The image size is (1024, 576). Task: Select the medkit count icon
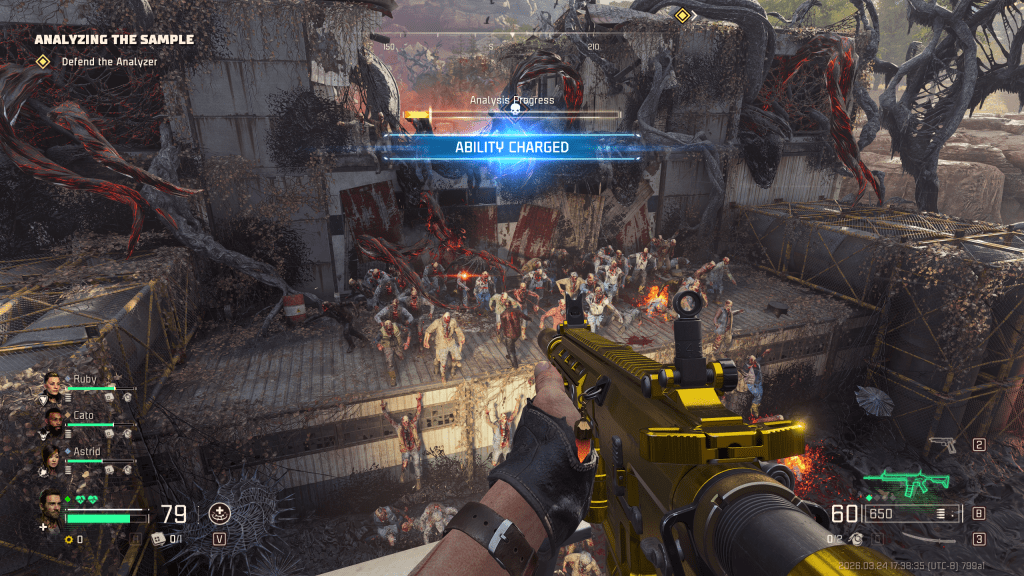(x=156, y=540)
